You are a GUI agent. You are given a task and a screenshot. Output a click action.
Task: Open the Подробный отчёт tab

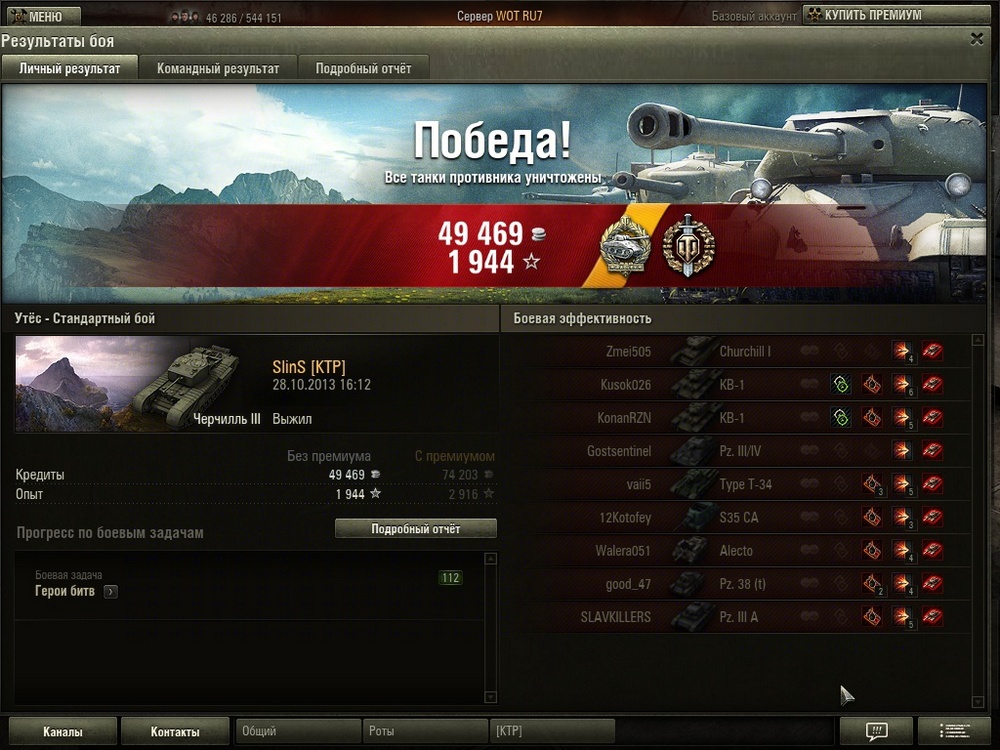(363, 68)
